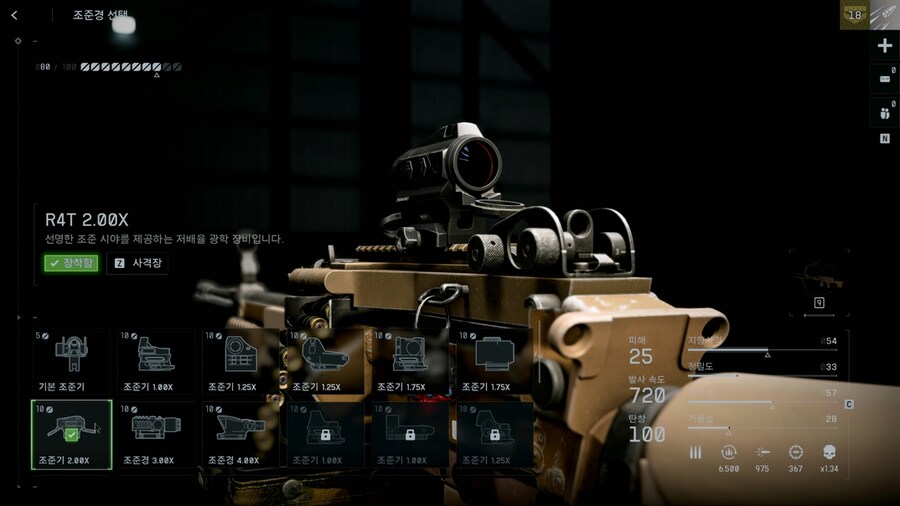The image size is (900, 506).
Task: Click the green 장착함 equipped button
Action: pyautogui.click(x=70, y=263)
